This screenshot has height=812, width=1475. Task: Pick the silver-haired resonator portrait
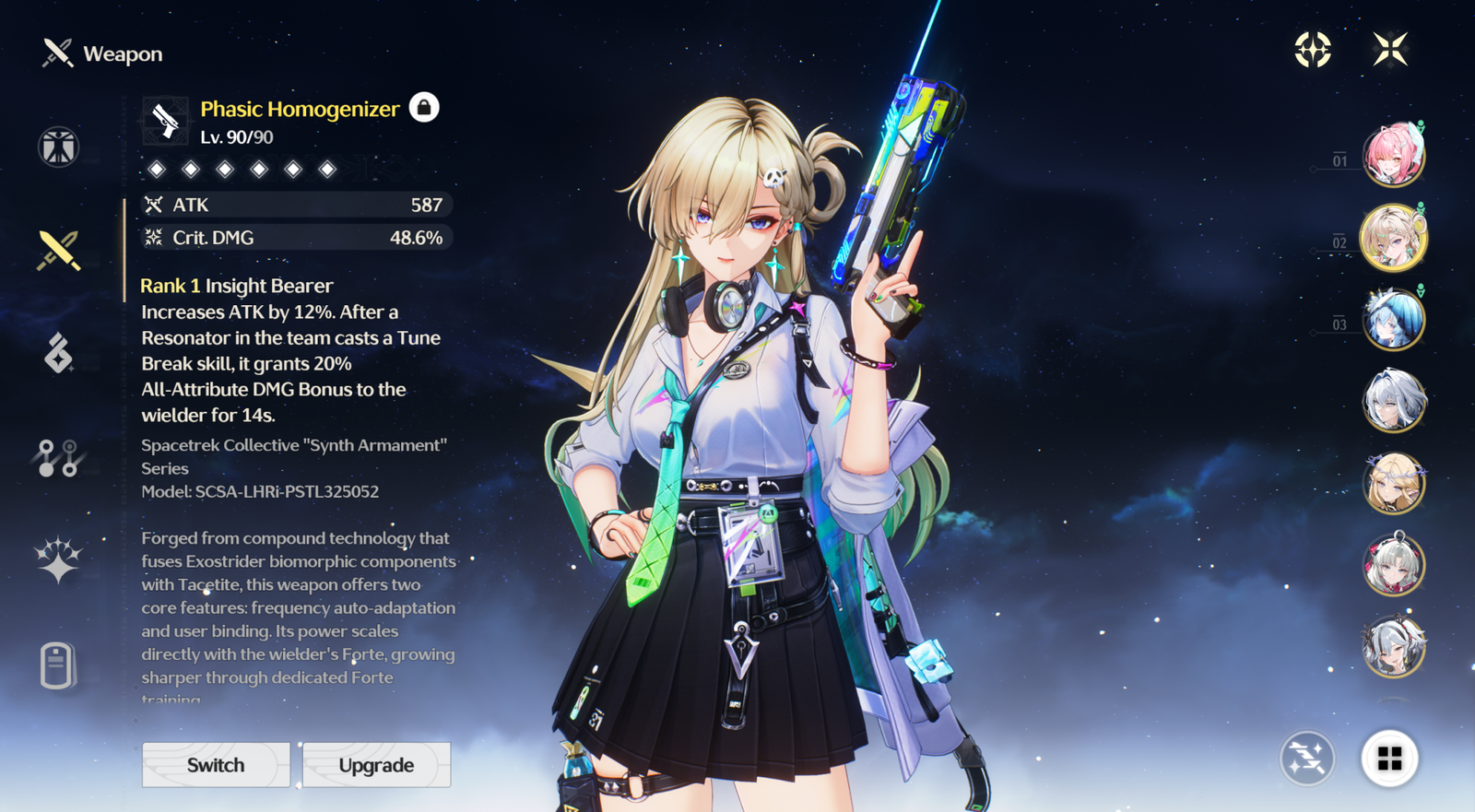point(1393,401)
